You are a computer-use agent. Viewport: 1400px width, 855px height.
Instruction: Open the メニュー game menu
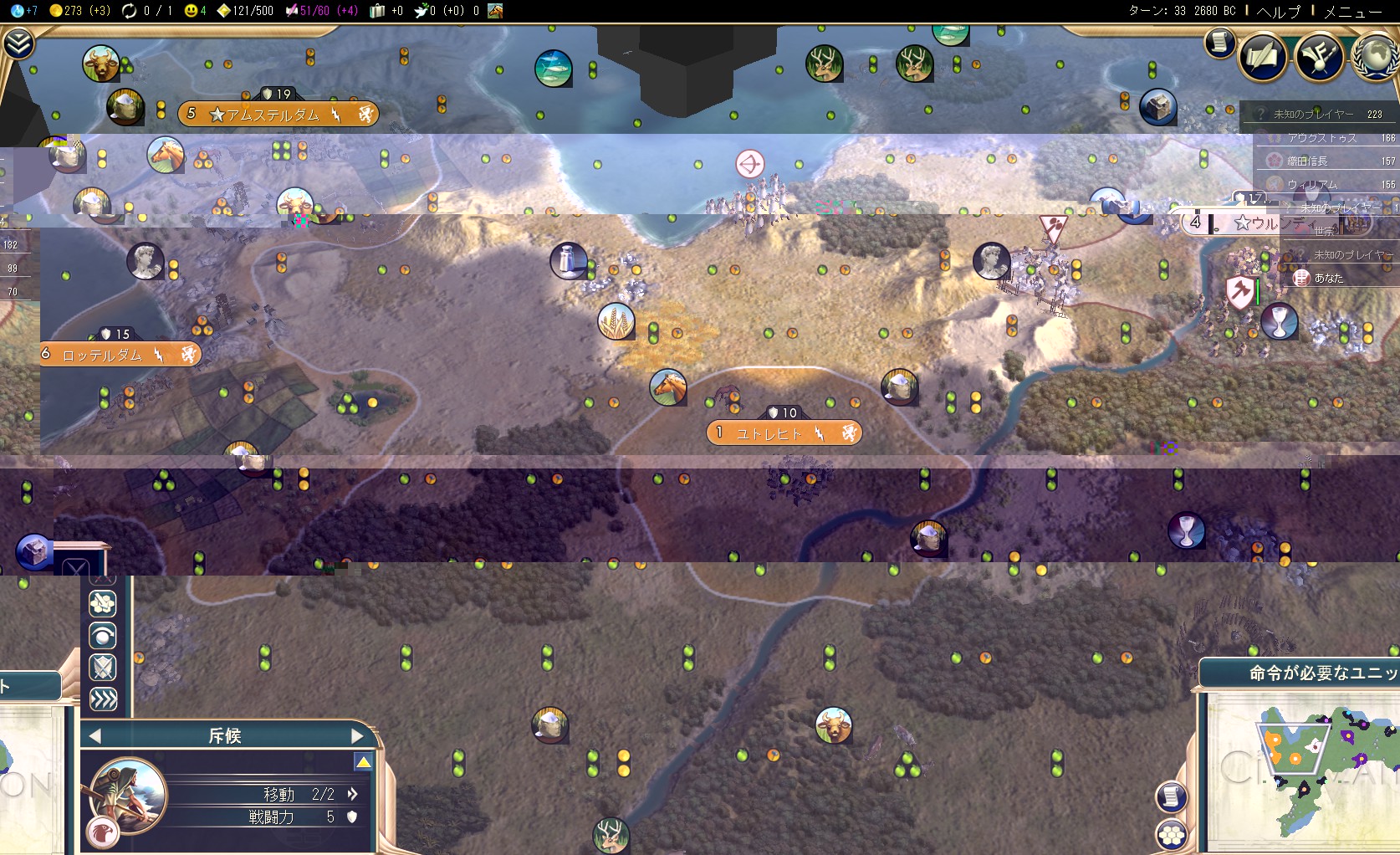point(1352,11)
